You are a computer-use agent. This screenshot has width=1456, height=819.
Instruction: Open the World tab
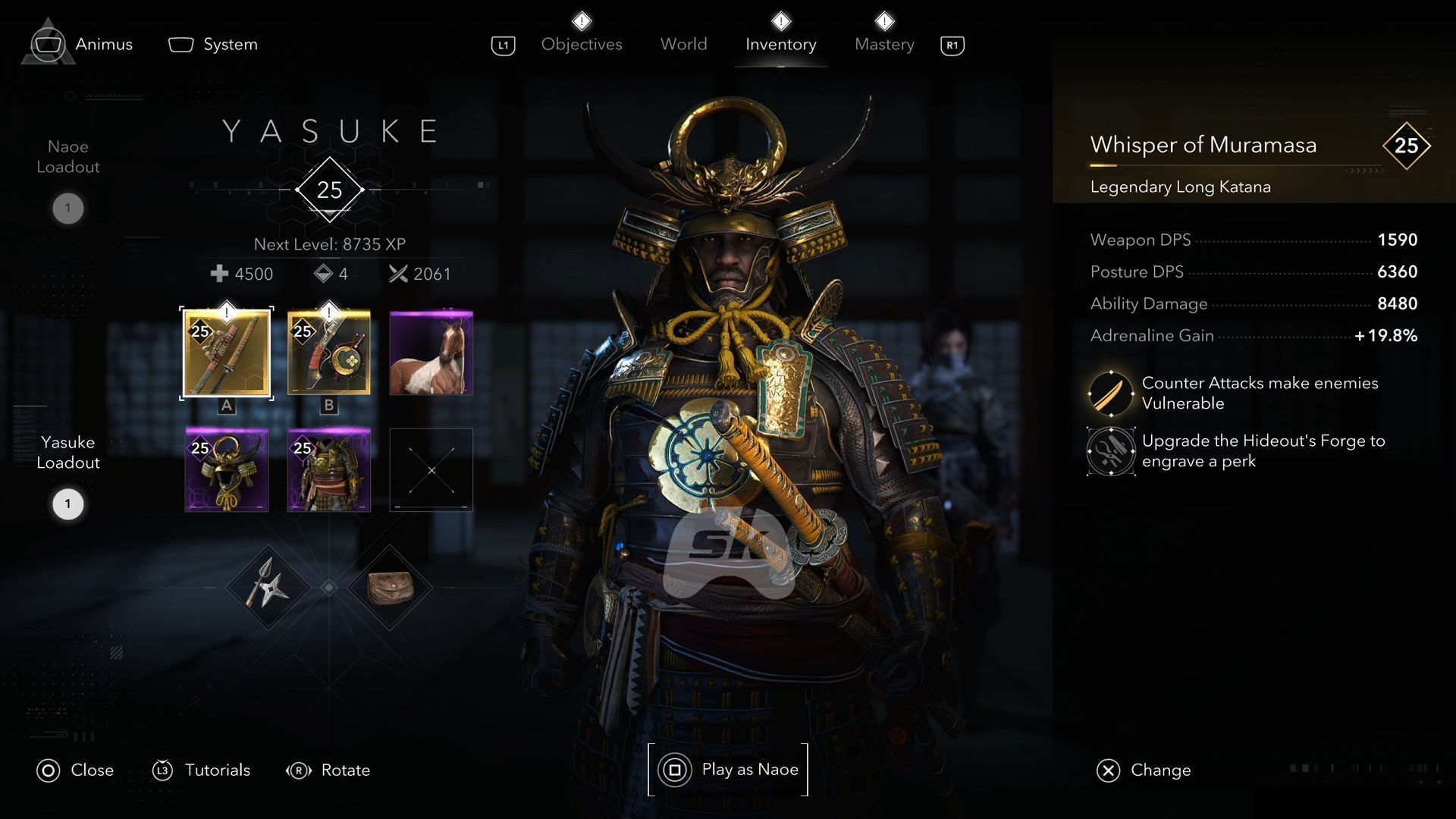[x=683, y=44]
